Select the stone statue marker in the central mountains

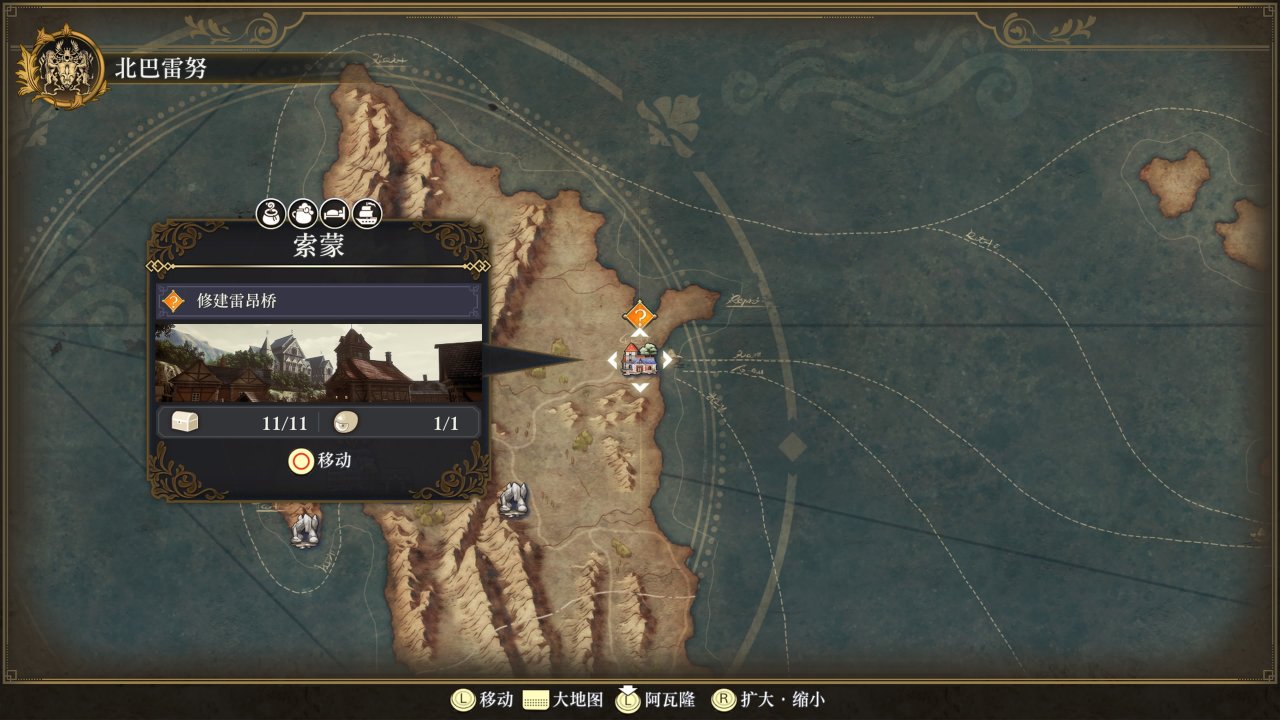[513, 498]
